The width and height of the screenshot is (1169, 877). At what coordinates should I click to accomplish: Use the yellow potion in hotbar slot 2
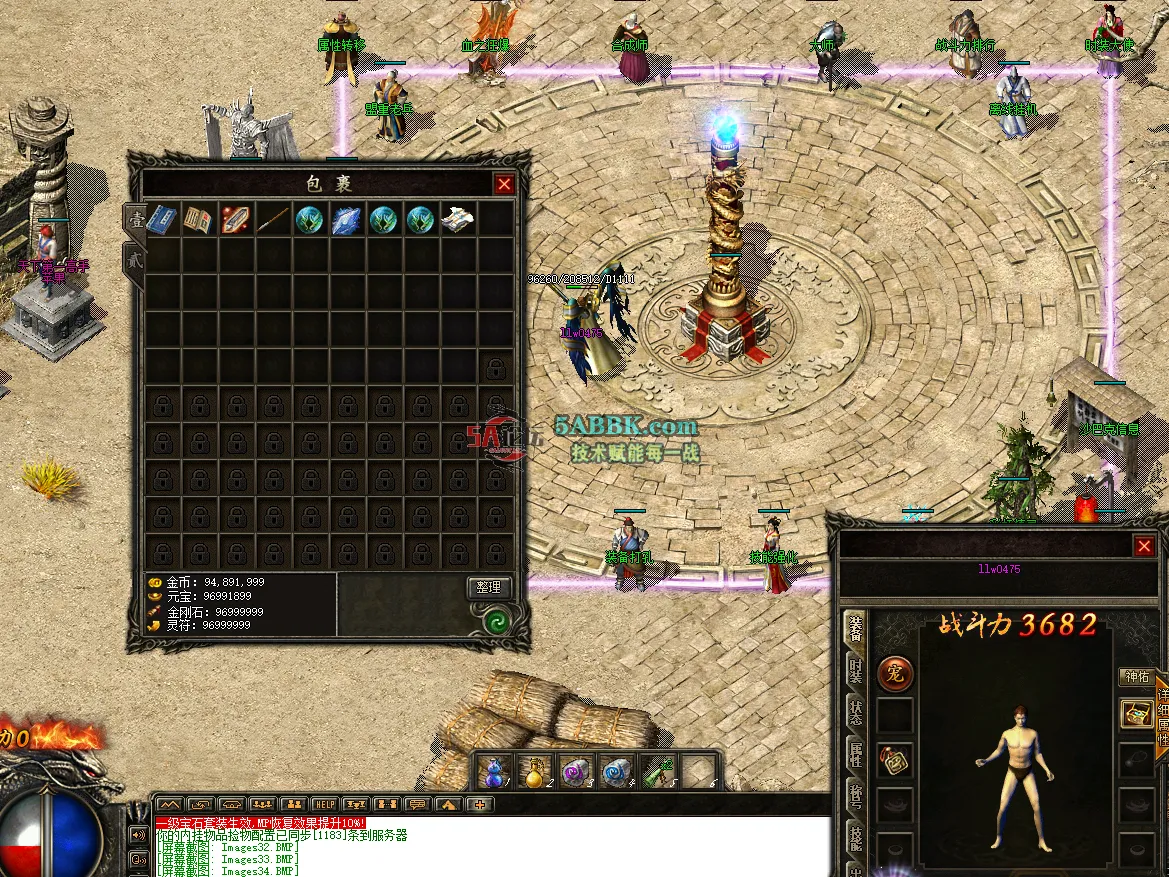(x=535, y=772)
